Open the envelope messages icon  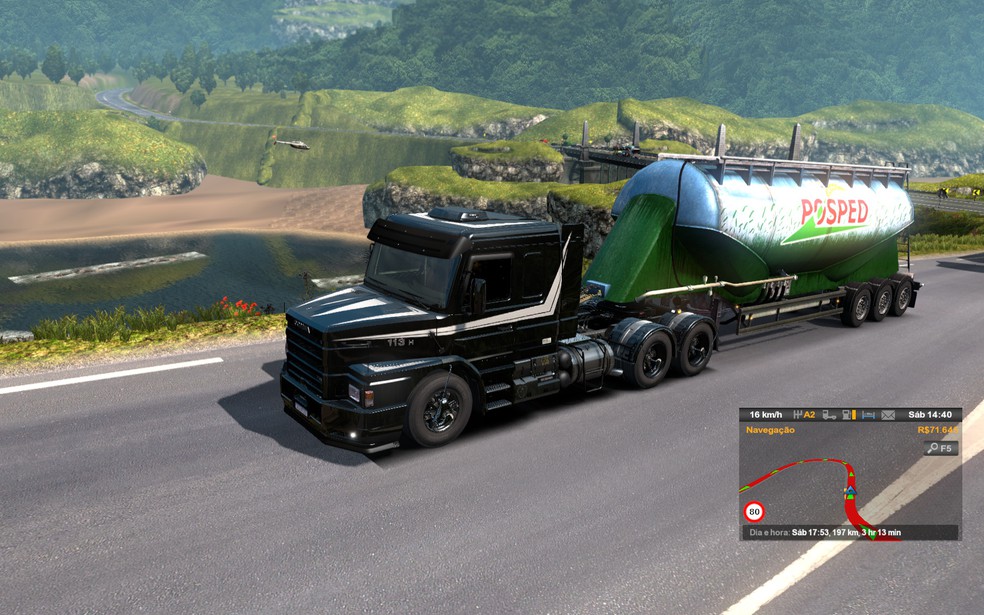point(888,414)
